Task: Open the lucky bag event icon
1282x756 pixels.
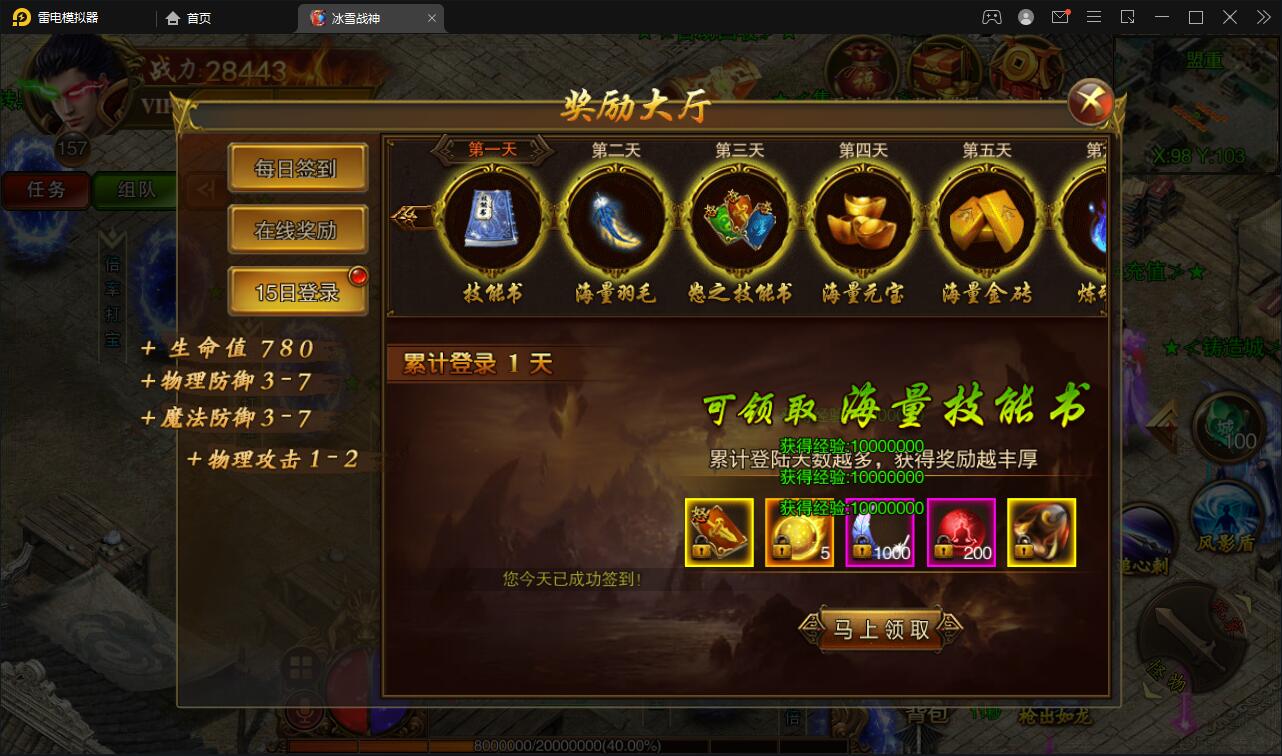Action: tap(862, 66)
